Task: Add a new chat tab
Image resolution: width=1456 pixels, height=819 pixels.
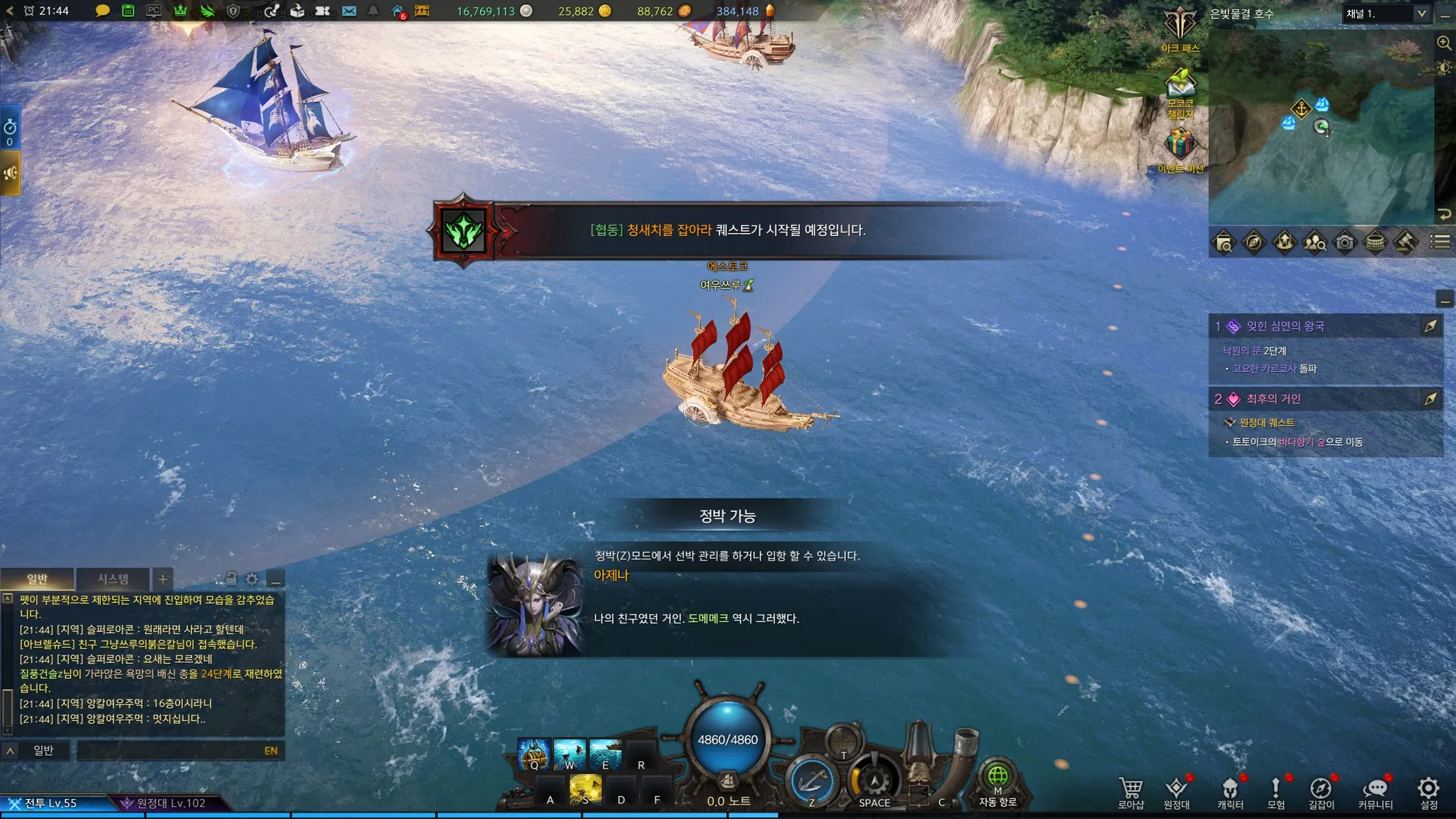Action: pos(163,579)
